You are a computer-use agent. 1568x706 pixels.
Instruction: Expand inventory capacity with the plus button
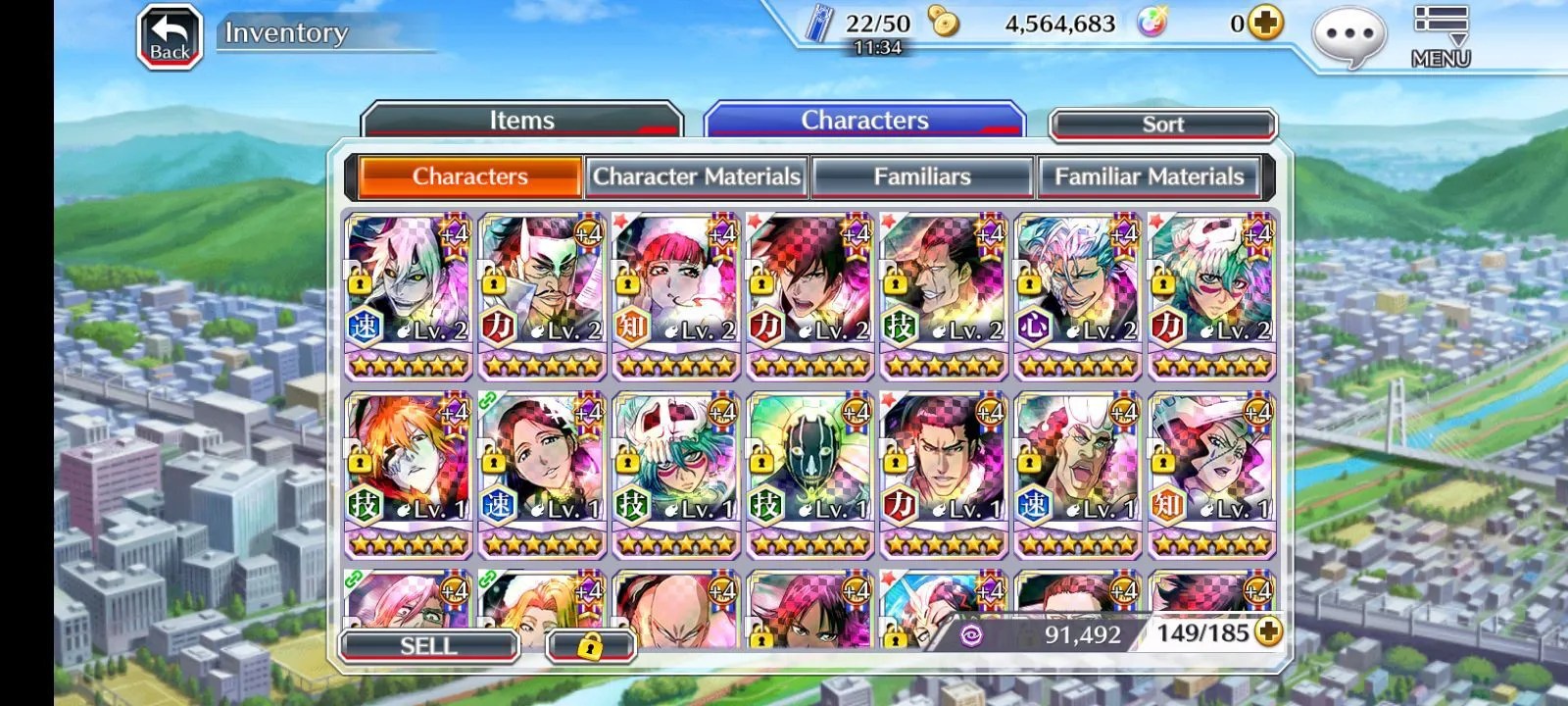point(1268,632)
